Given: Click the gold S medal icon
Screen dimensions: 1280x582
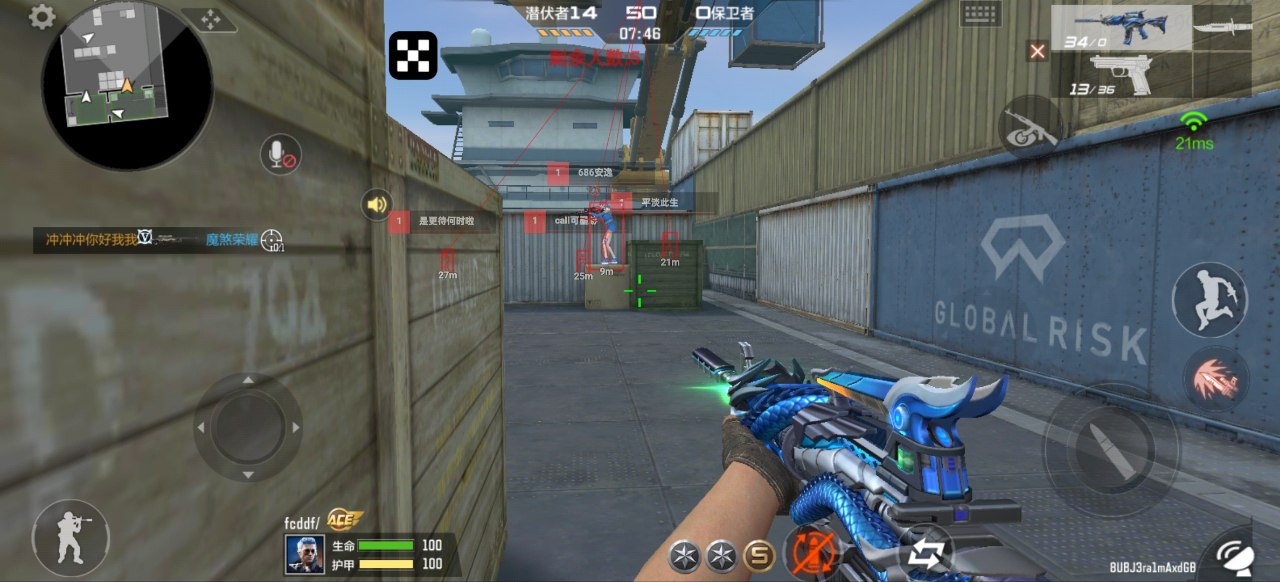Looking at the screenshot, I should [x=758, y=554].
